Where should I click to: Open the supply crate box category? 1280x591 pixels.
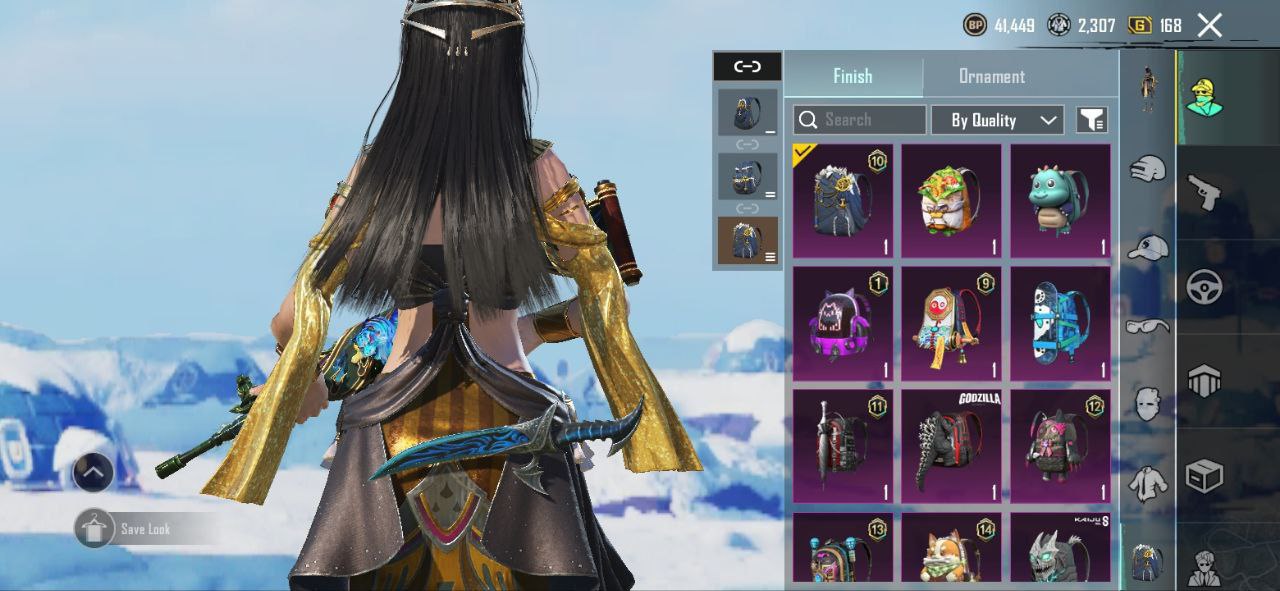[x=1204, y=476]
